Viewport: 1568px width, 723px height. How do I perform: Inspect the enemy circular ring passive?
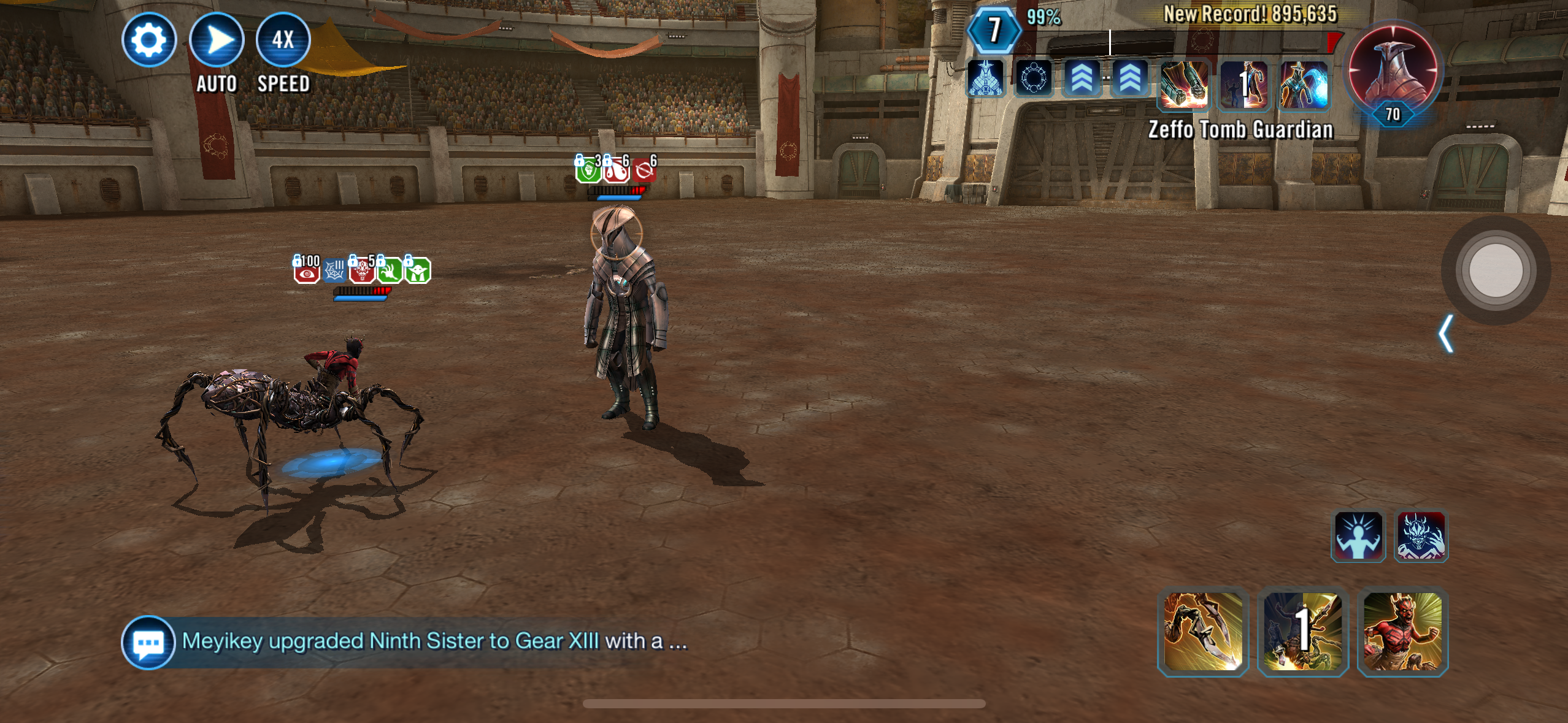(x=1034, y=78)
